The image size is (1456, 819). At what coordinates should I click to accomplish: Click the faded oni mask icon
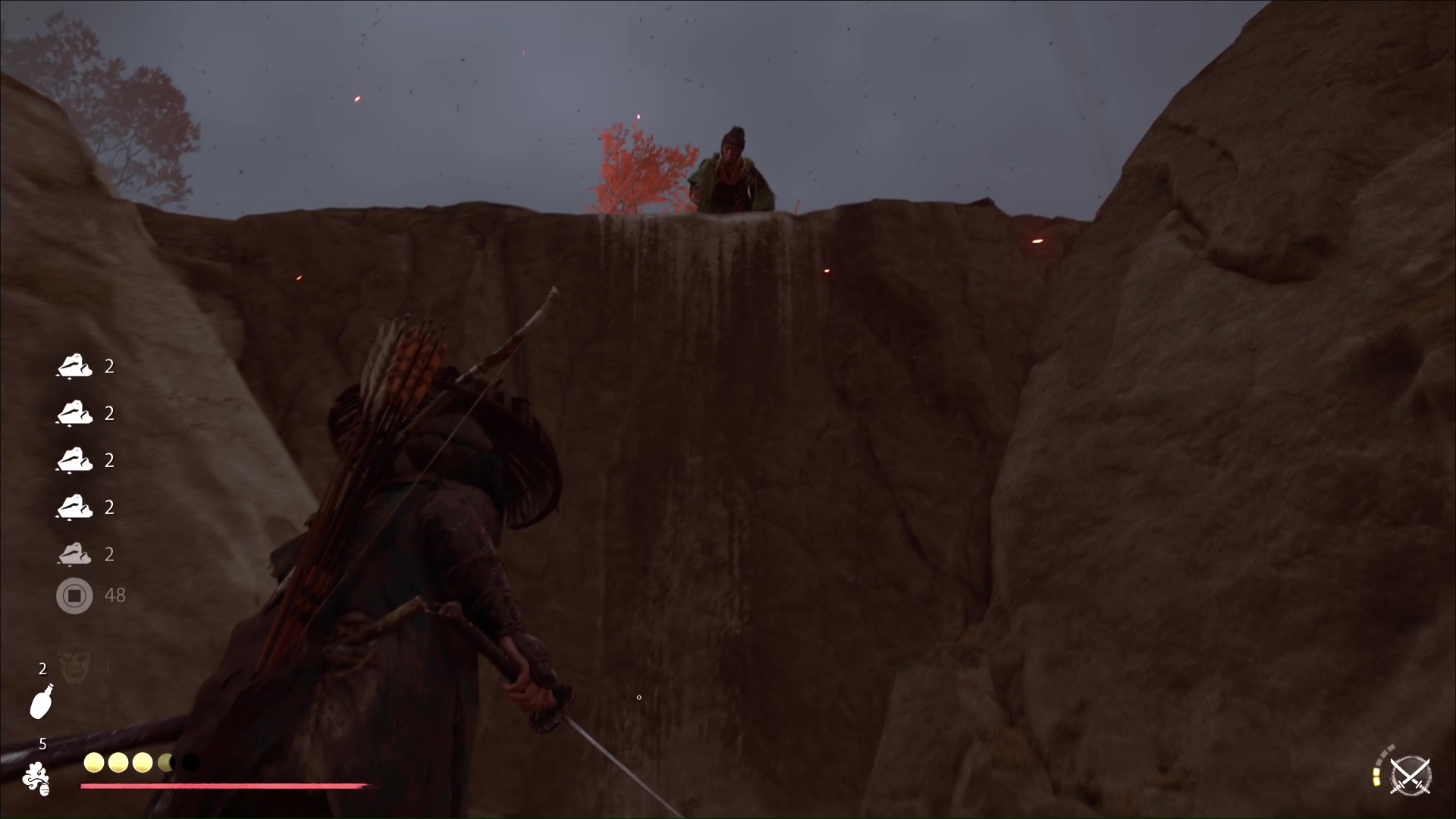[75, 667]
